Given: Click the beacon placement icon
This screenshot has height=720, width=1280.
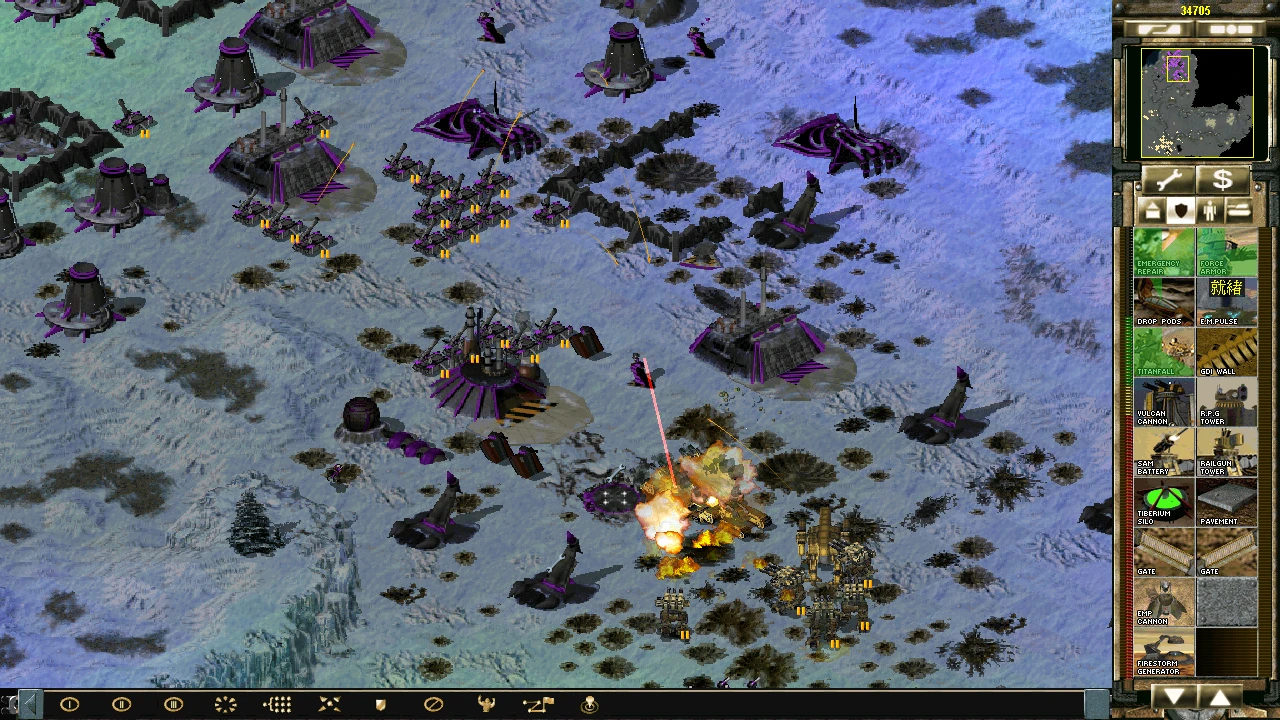Looking at the screenshot, I should coord(590,704).
